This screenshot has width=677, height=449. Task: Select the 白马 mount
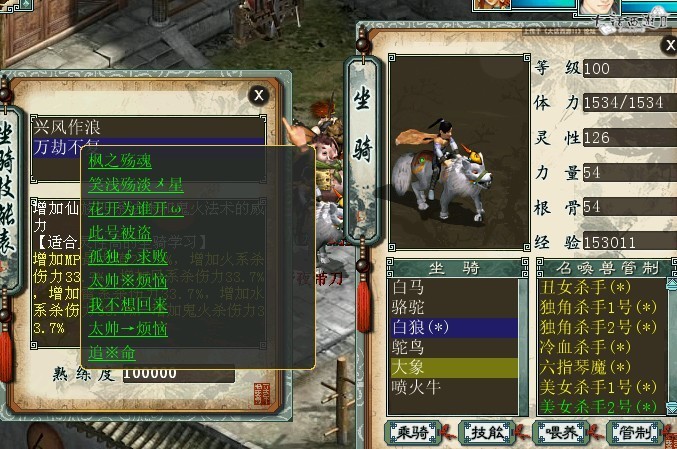coord(410,287)
